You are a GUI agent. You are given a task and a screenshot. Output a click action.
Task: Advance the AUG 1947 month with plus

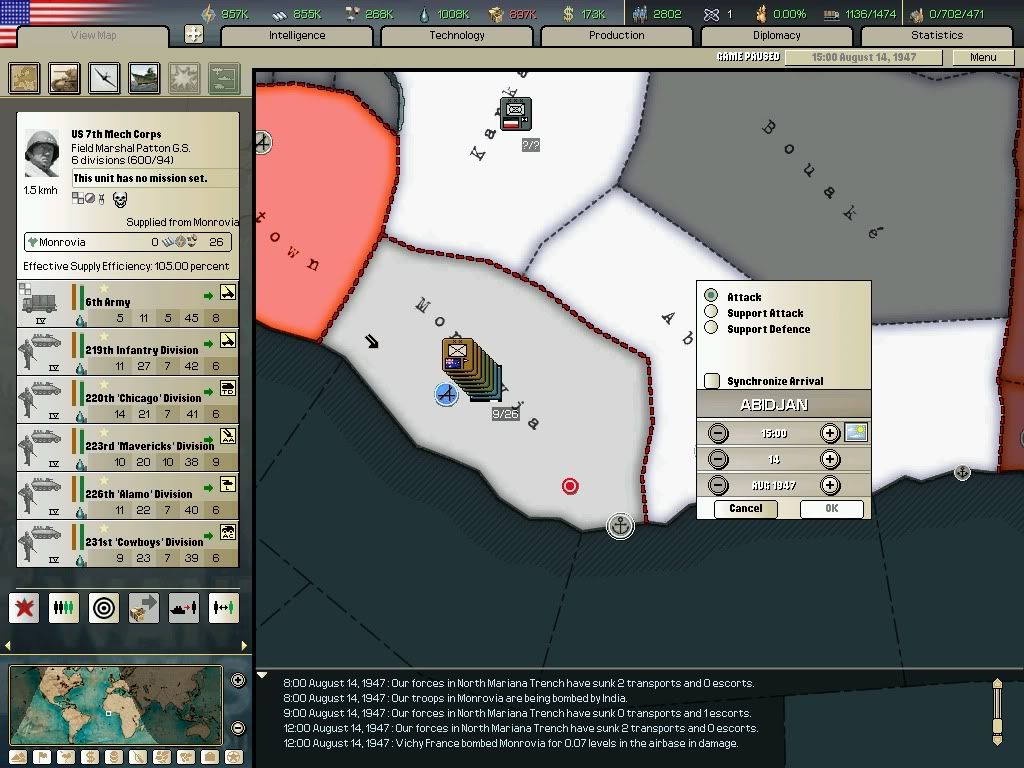click(x=829, y=485)
